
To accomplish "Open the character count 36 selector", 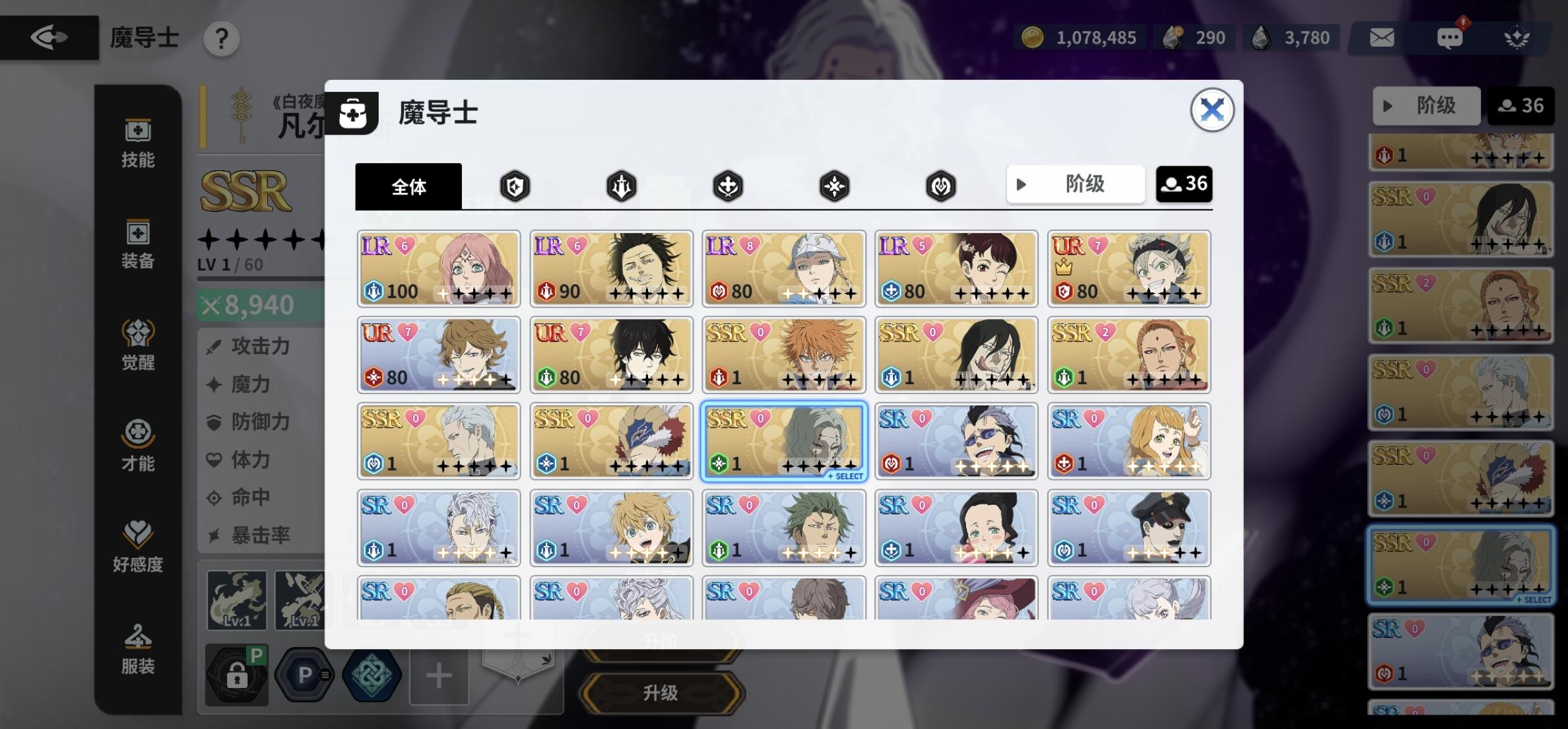I will pyautogui.click(x=1183, y=184).
